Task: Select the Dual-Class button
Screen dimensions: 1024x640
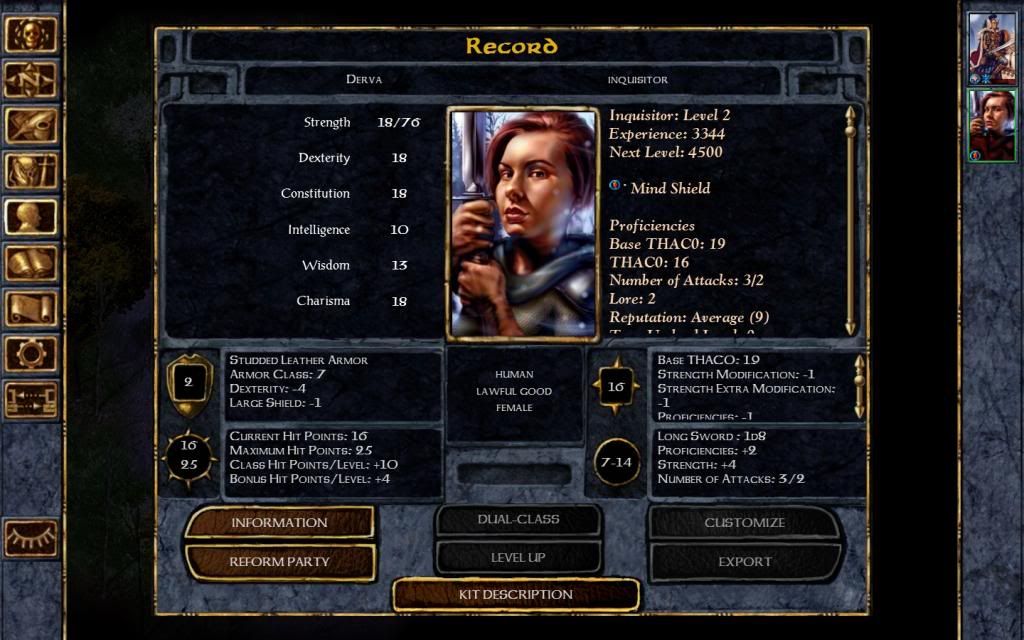Action: (x=518, y=520)
